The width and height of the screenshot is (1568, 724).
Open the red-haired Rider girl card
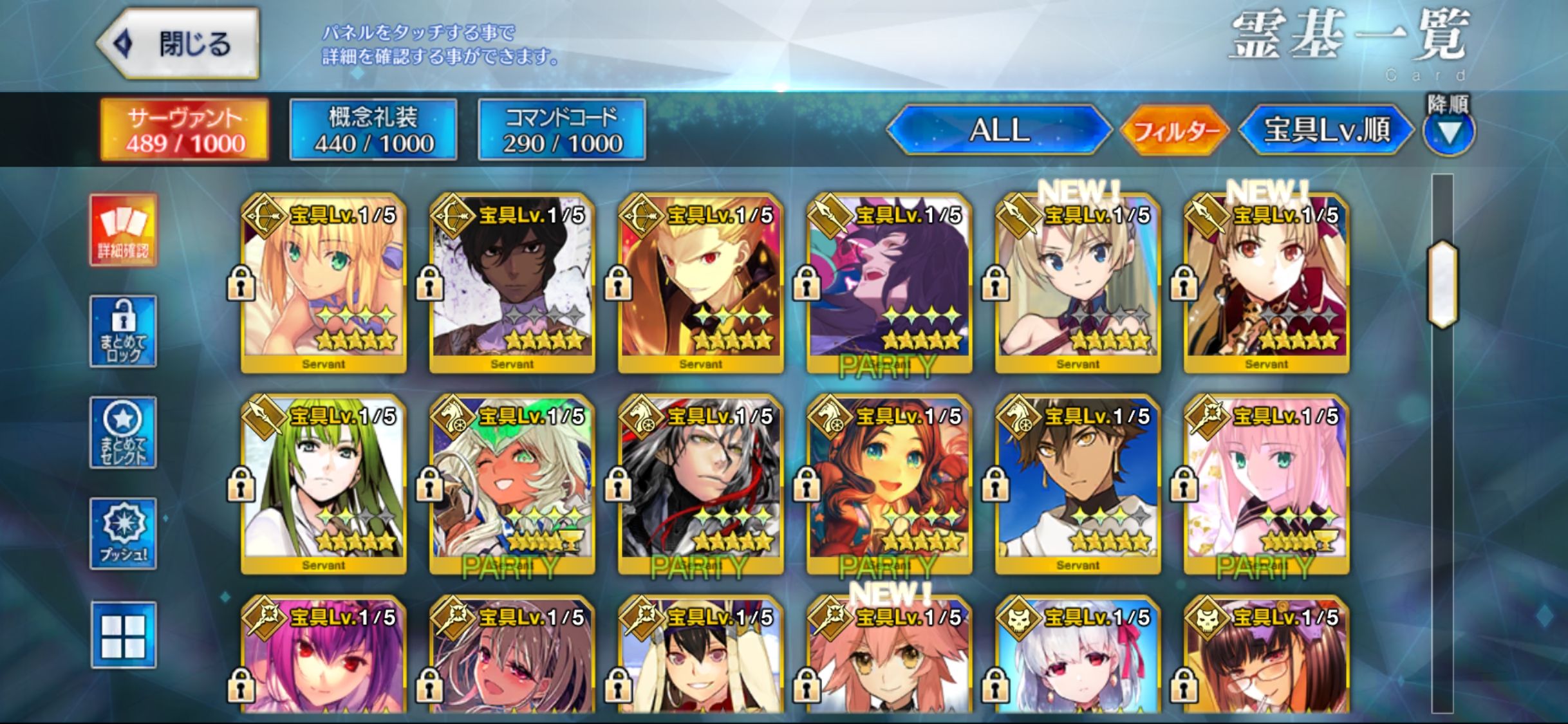pos(889,484)
